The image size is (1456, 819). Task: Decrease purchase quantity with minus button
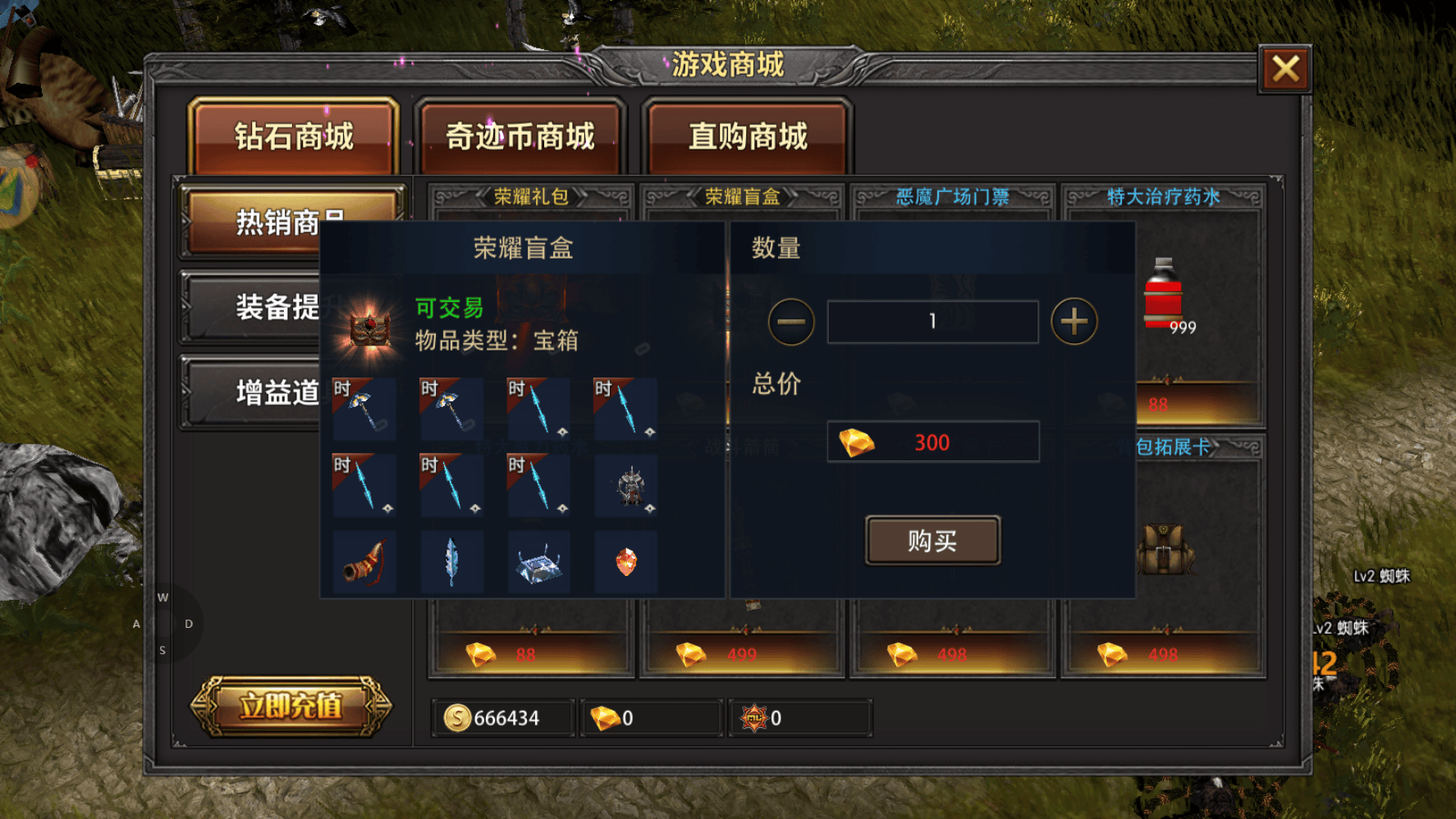coord(791,322)
